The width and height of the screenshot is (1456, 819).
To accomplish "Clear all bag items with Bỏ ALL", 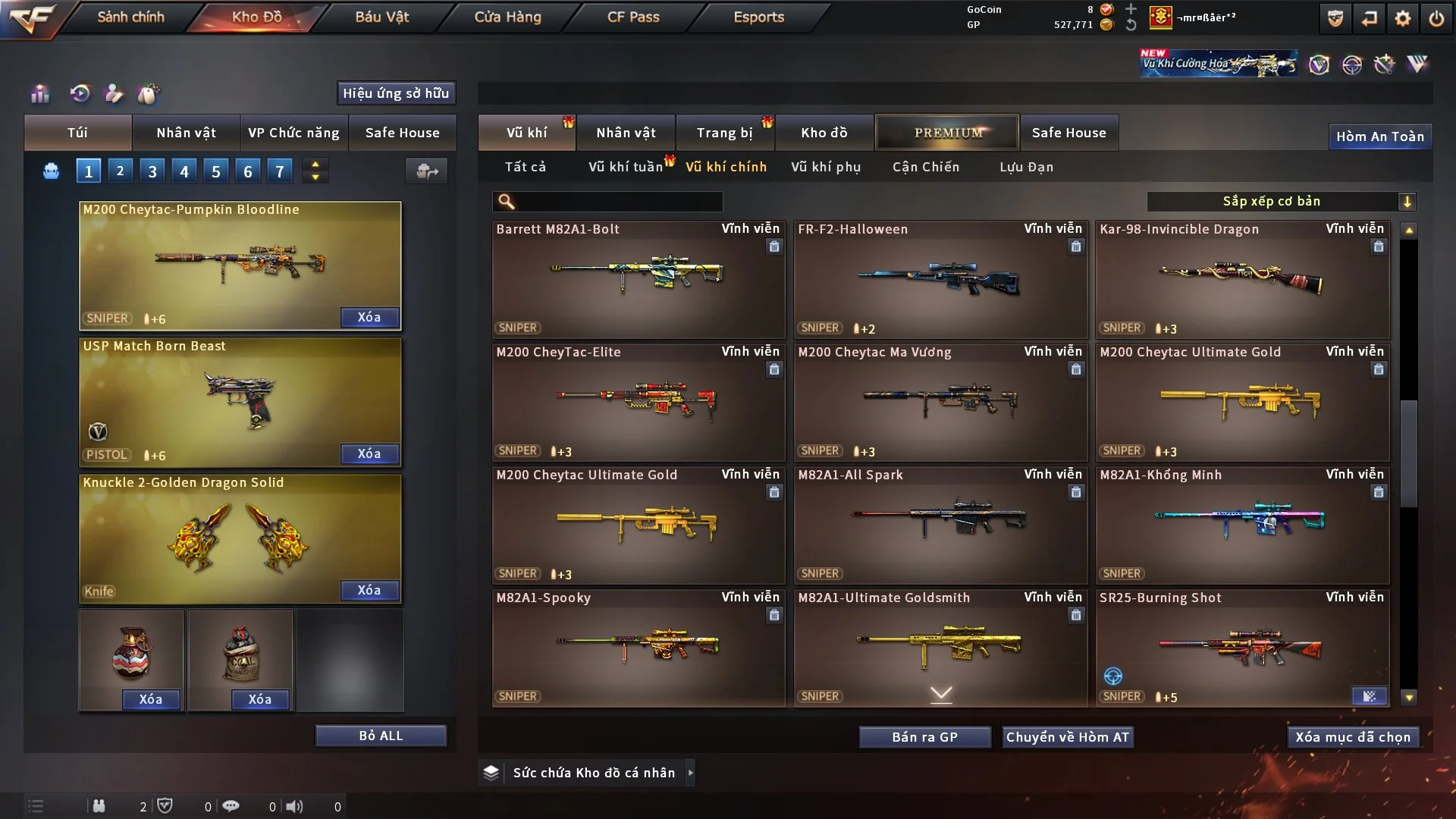I will coord(381,736).
